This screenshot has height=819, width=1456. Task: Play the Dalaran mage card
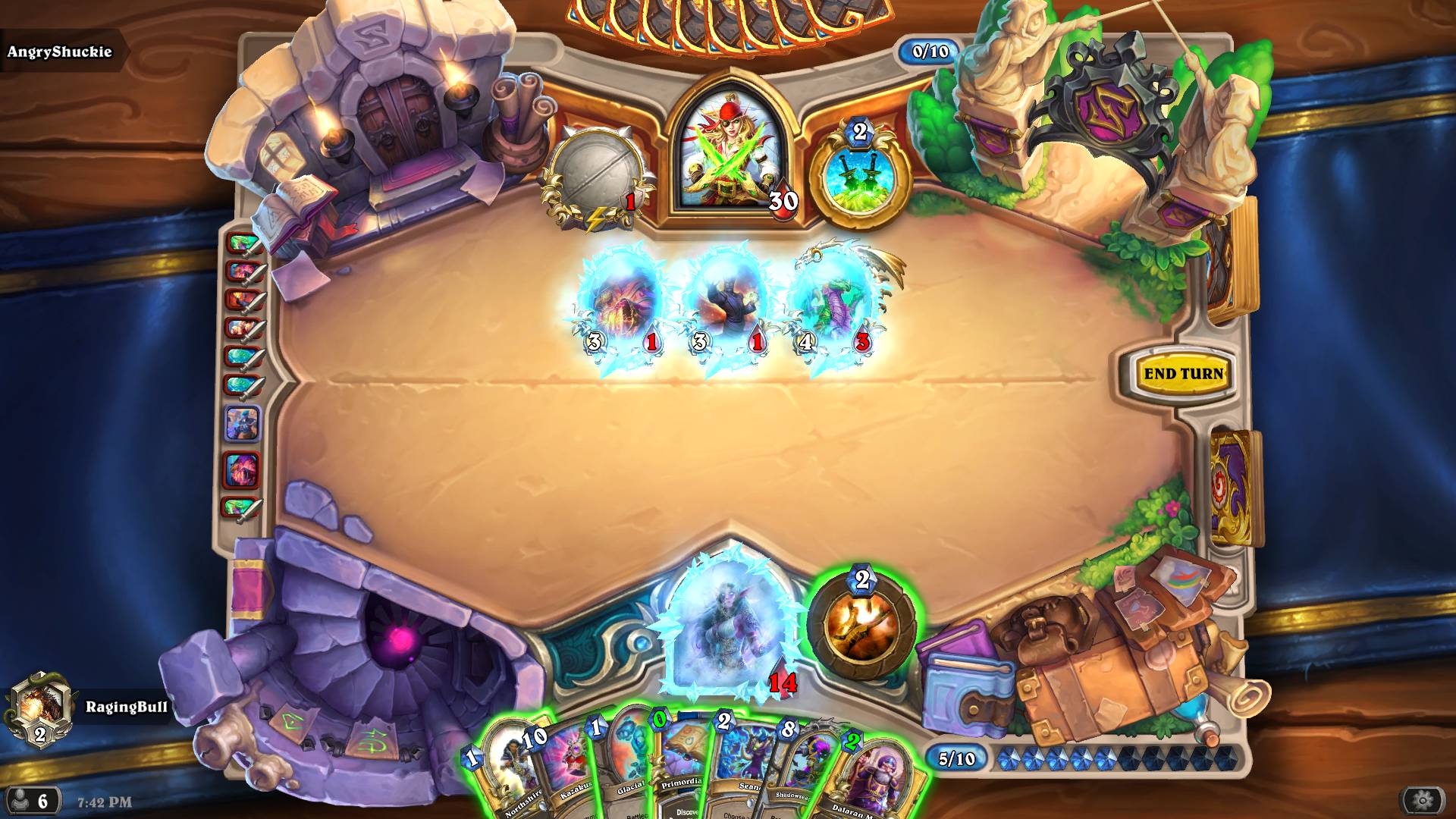pyautogui.click(x=880, y=781)
